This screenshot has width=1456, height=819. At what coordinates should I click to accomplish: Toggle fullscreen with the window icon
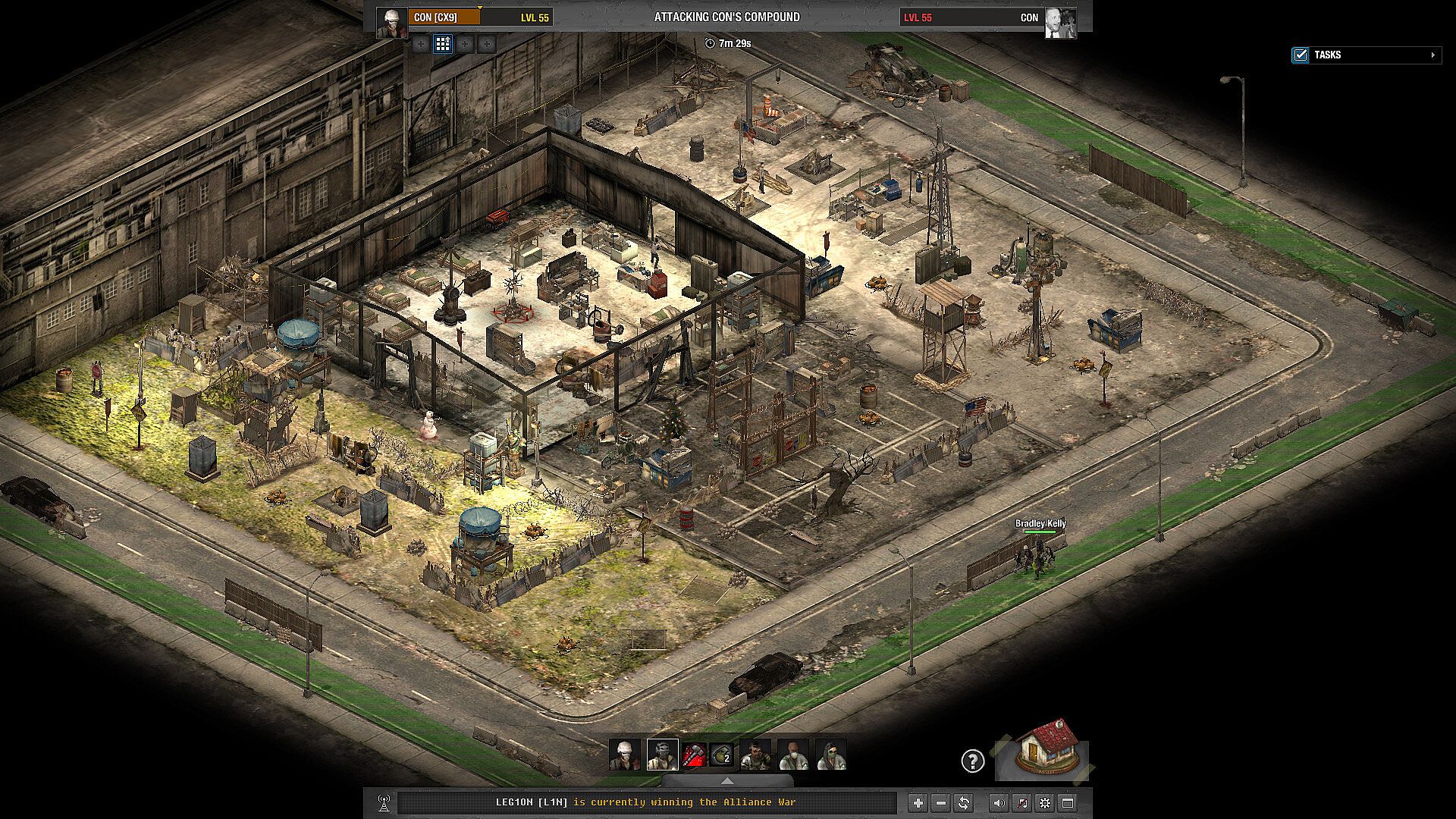(1068, 802)
